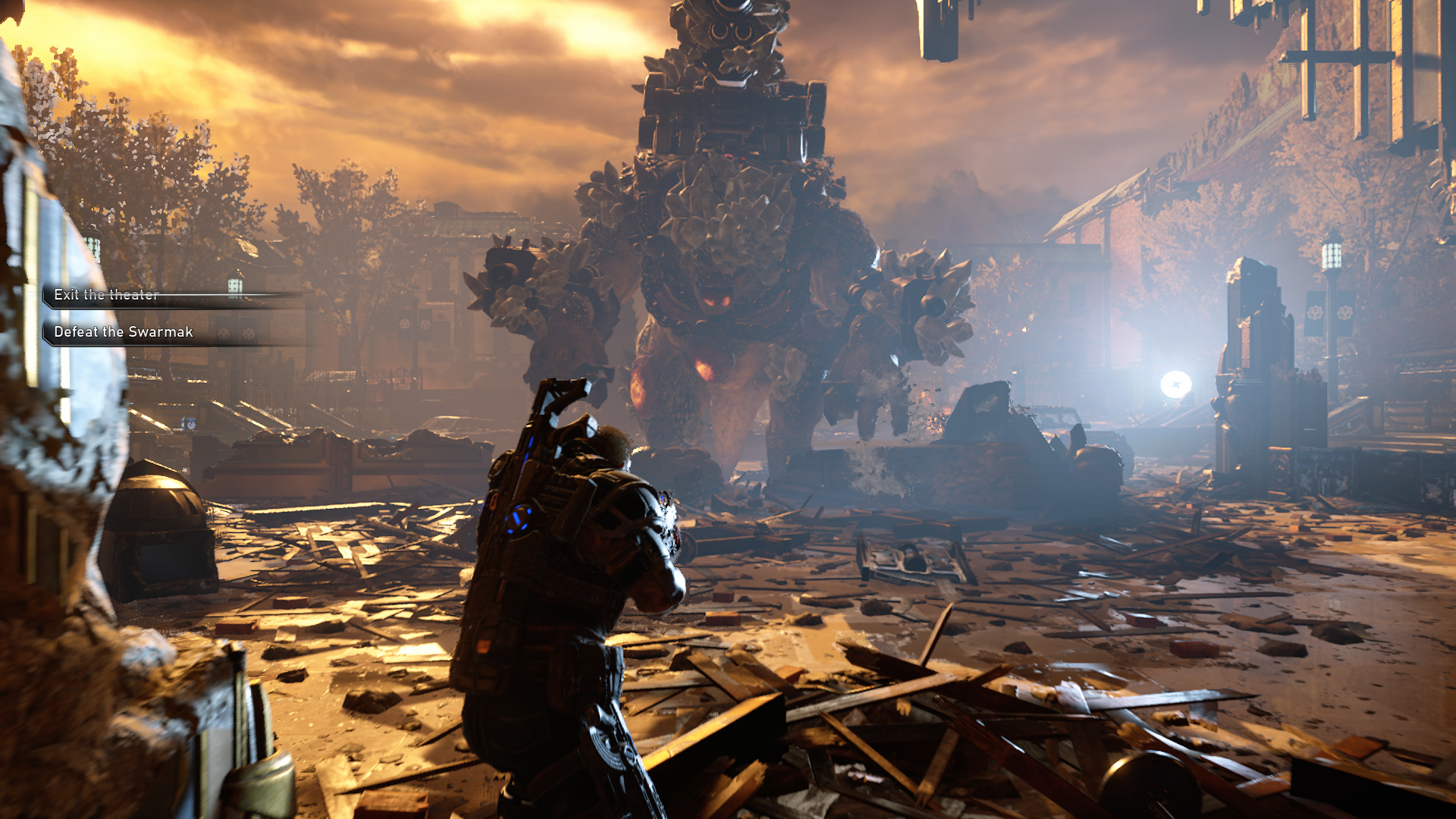Image resolution: width=1456 pixels, height=819 pixels.
Task: Click the glowing spotlight on the right
Action: (x=1176, y=383)
